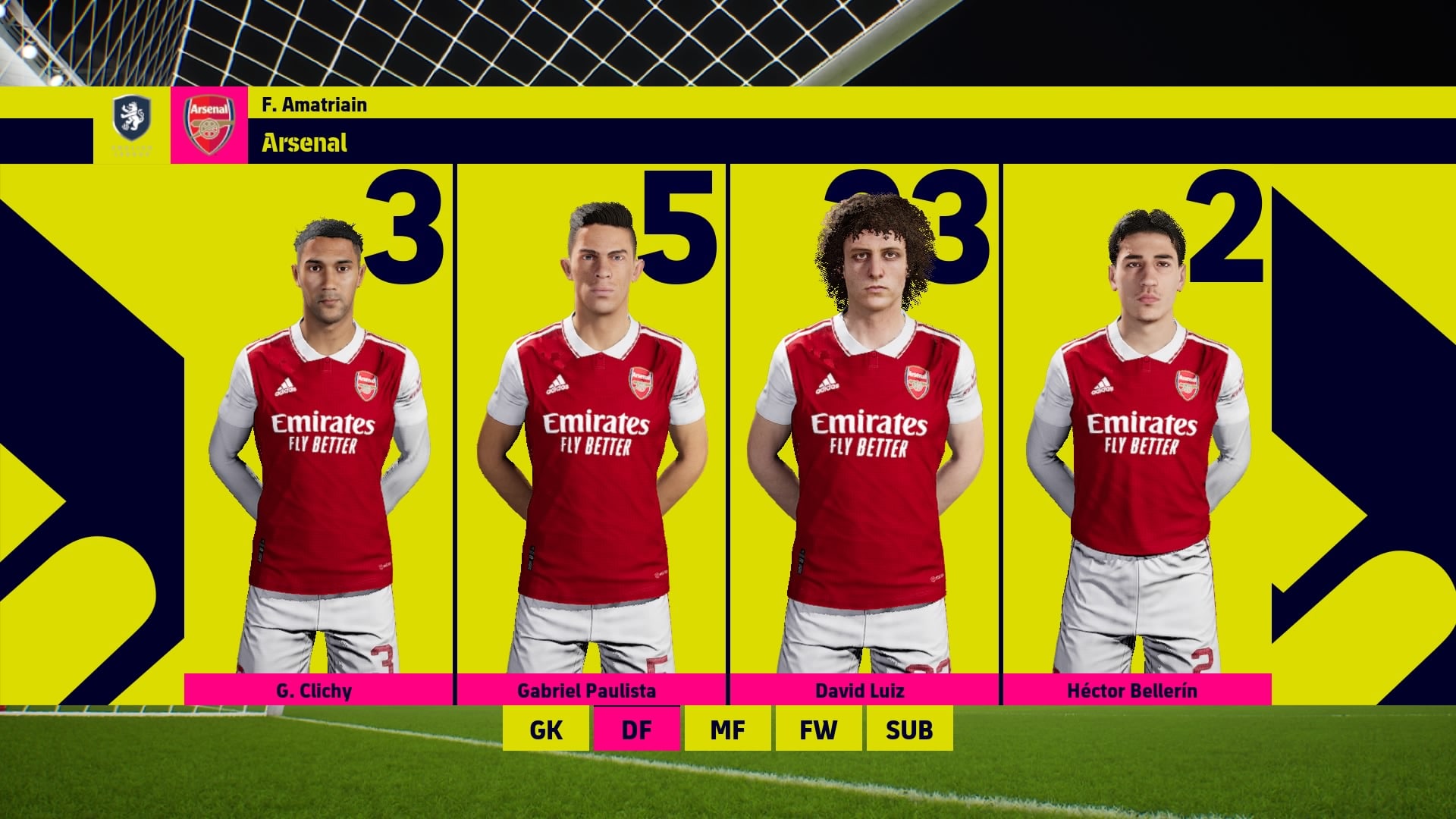Image resolution: width=1456 pixels, height=819 pixels.
Task: Select Gabriel Paulista's player portrait
Action: pyautogui.click(x=599, y=417)
